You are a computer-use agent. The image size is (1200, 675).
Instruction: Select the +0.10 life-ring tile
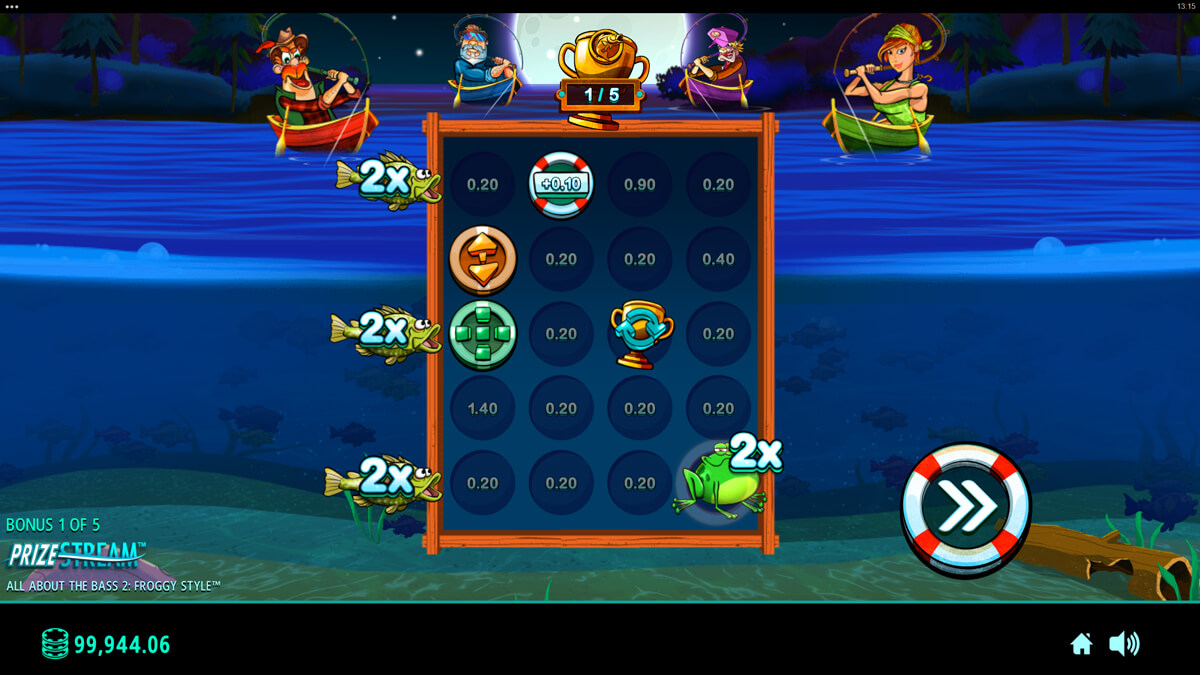tap(561, 184)
